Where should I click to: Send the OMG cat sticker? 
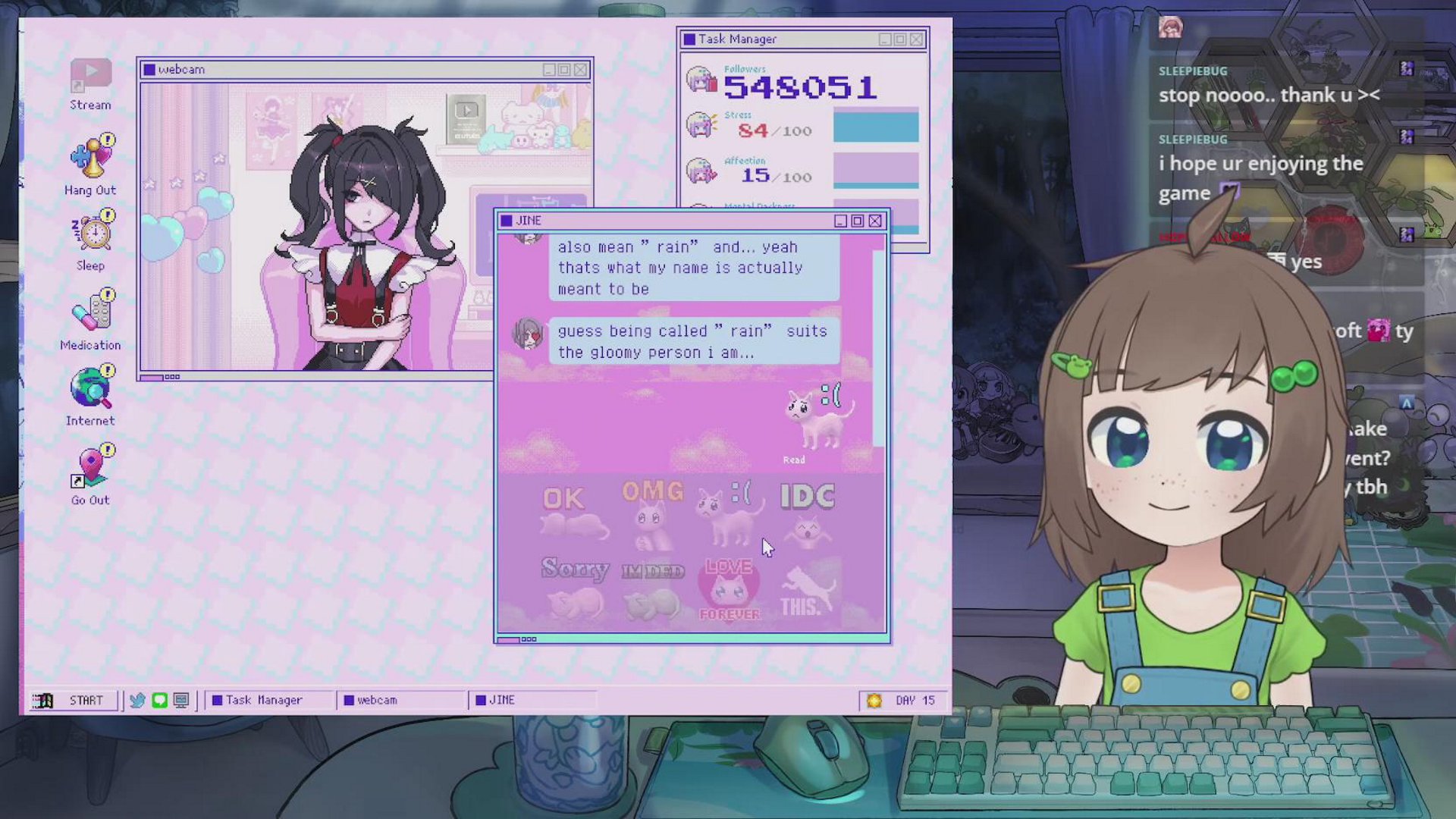click(652, 513)
